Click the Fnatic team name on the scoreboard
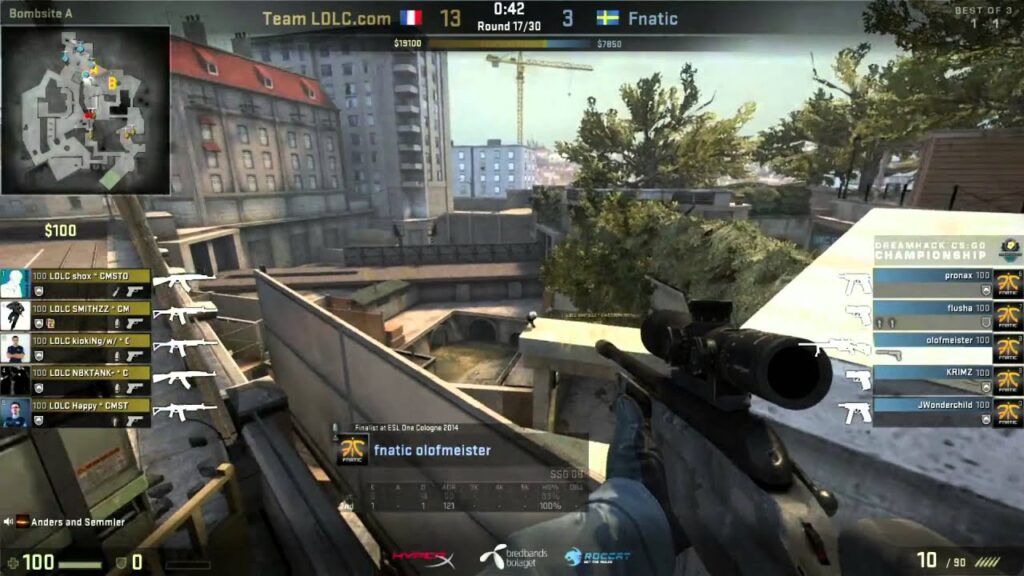Image resolution: width=1024 pixels, height=576 pixels. coord(653,18)
